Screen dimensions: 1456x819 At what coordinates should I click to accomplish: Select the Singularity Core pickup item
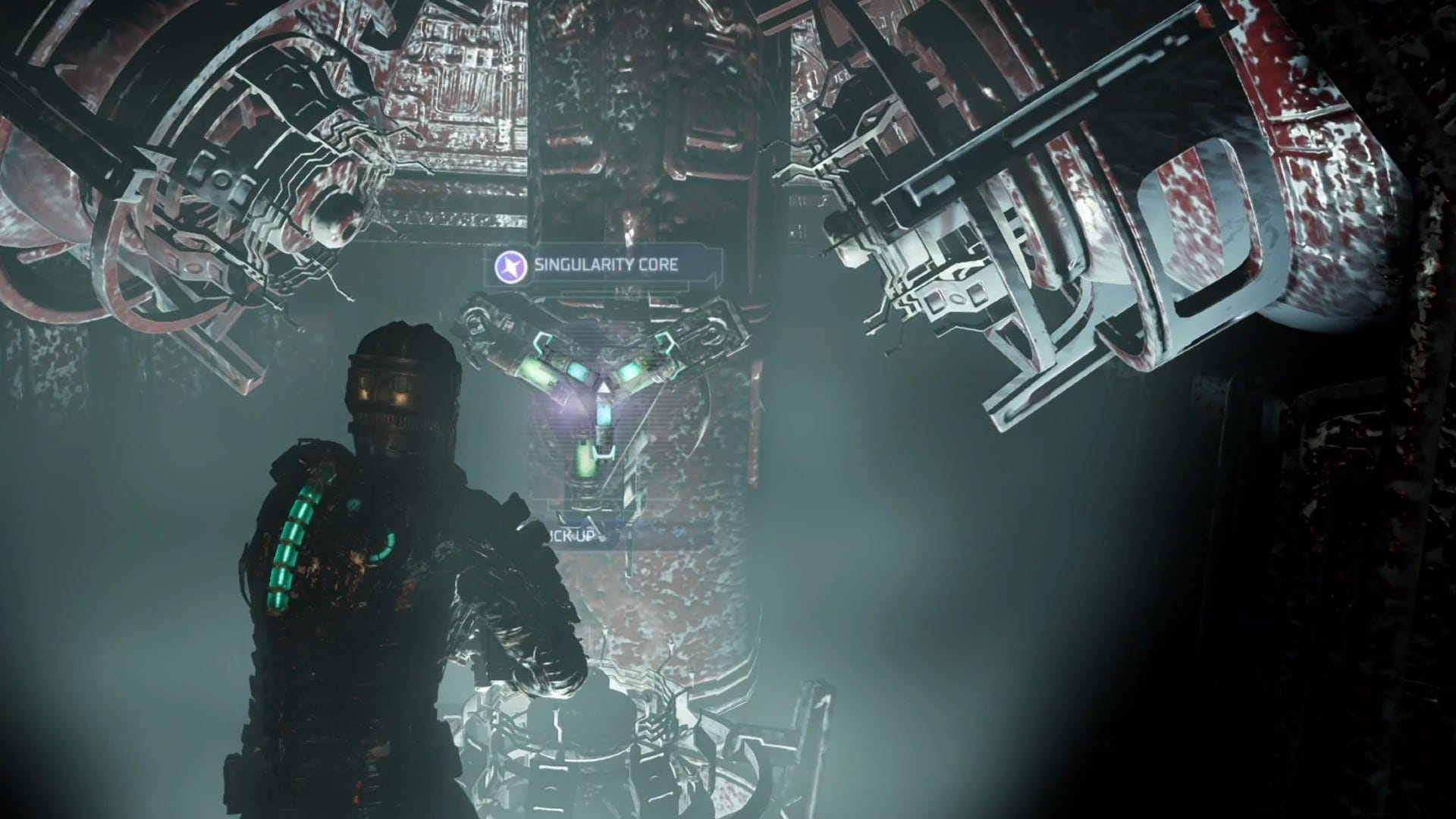(x=605, y=389)
